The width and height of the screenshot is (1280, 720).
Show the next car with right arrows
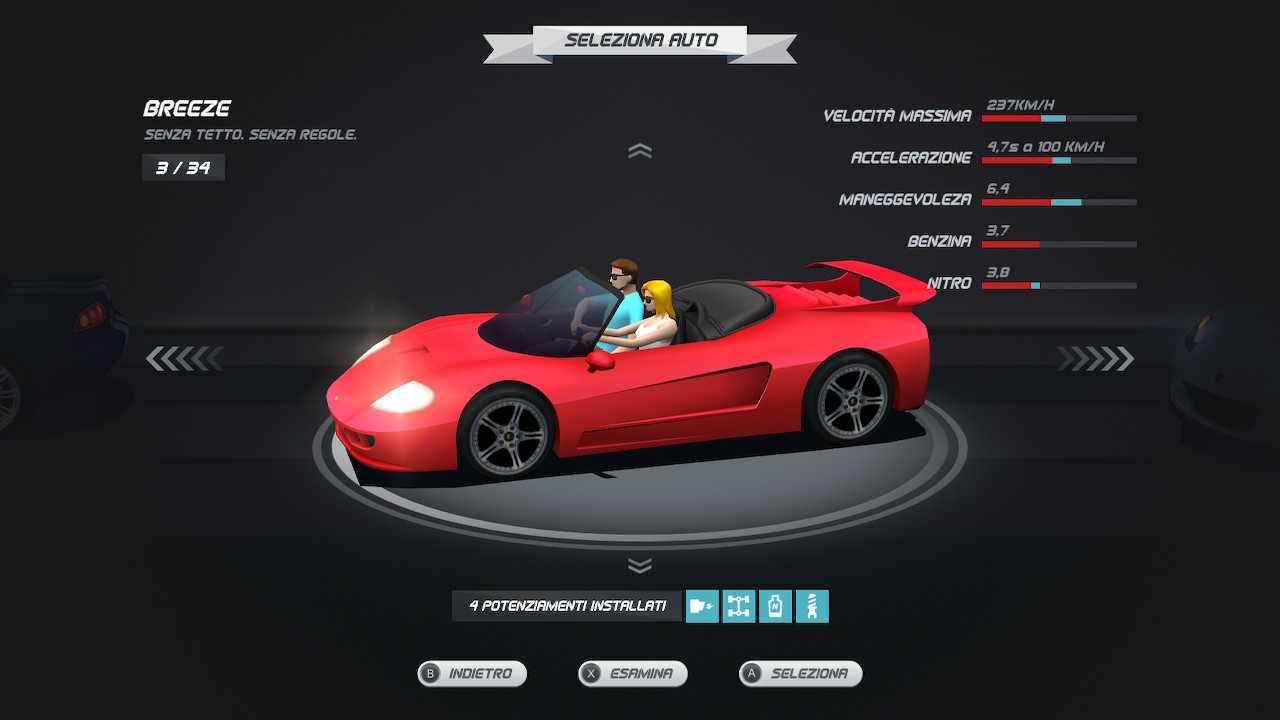(x=1095, y=358)
